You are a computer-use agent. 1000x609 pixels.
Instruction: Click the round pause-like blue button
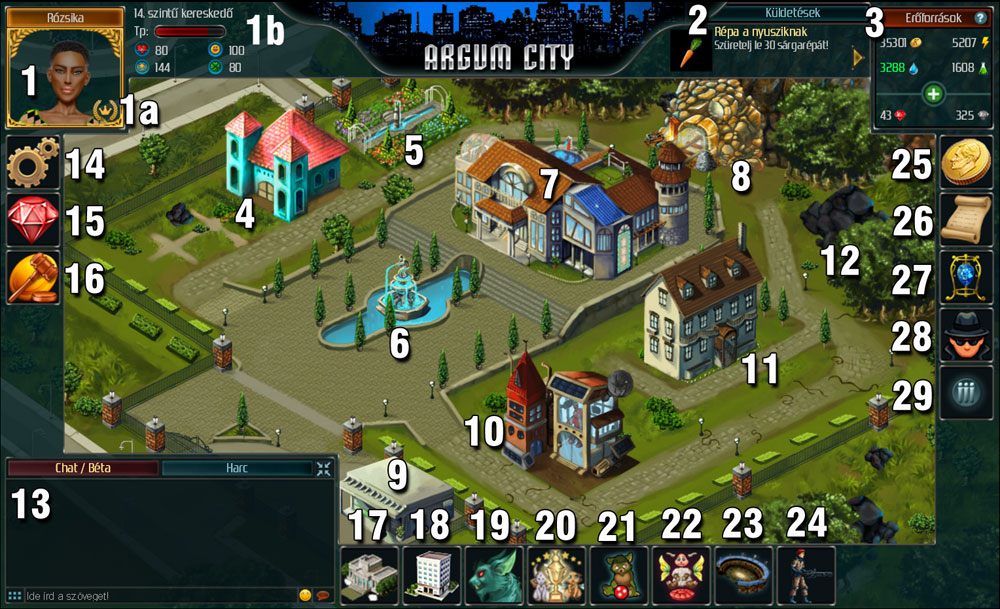[x=966, y=392]
